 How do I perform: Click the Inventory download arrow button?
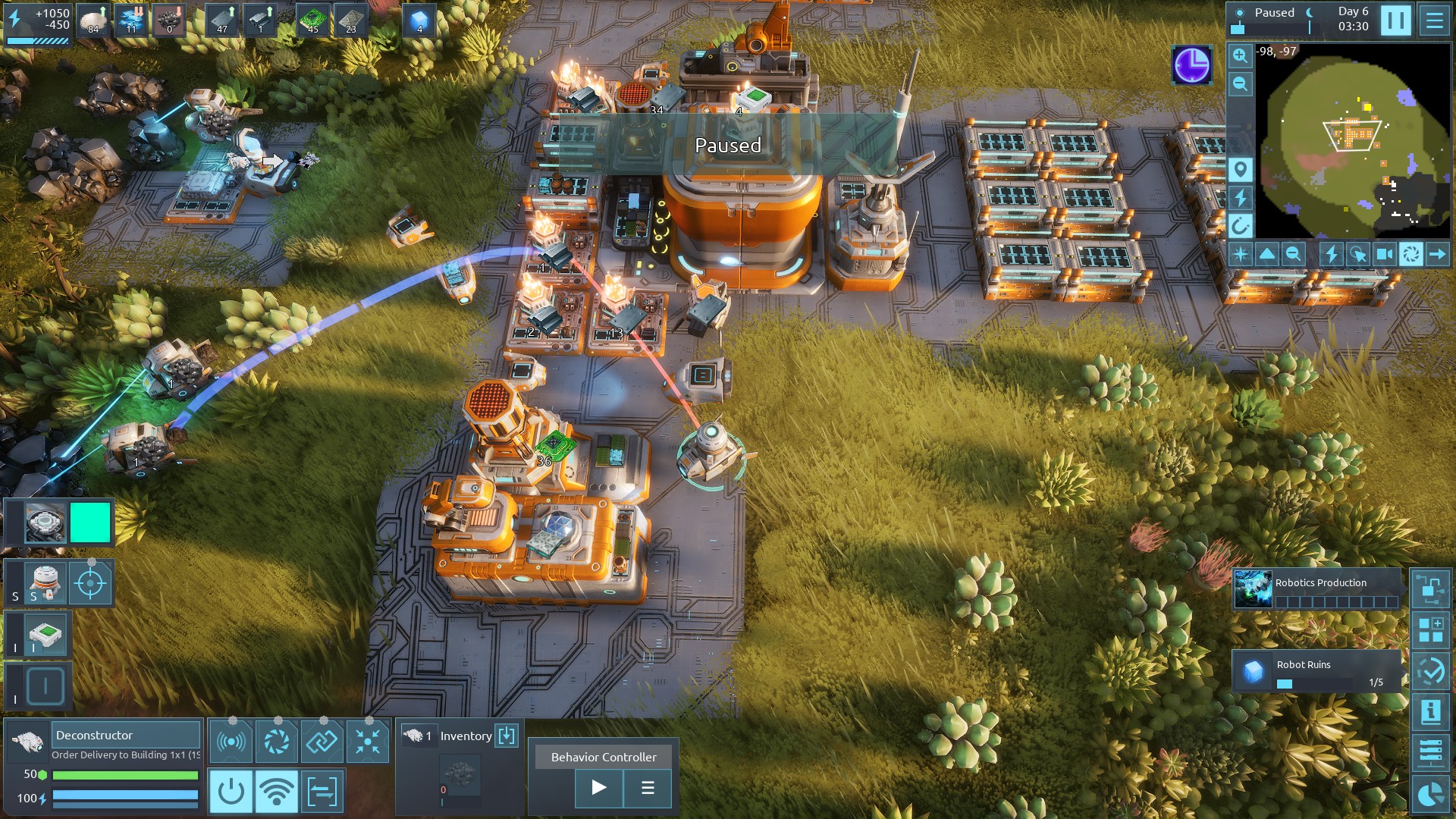coord(507,735)
